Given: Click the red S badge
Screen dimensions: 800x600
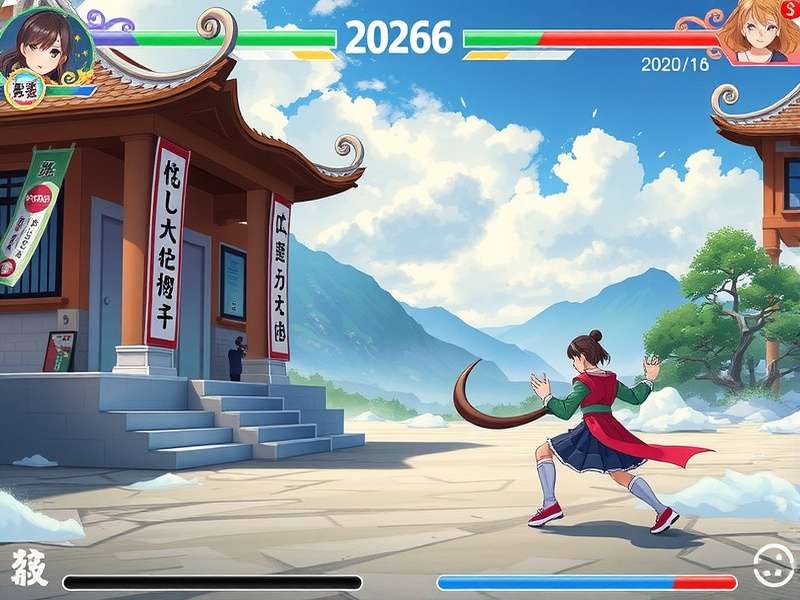Looking at the screenshot, I should click(790, 8).
